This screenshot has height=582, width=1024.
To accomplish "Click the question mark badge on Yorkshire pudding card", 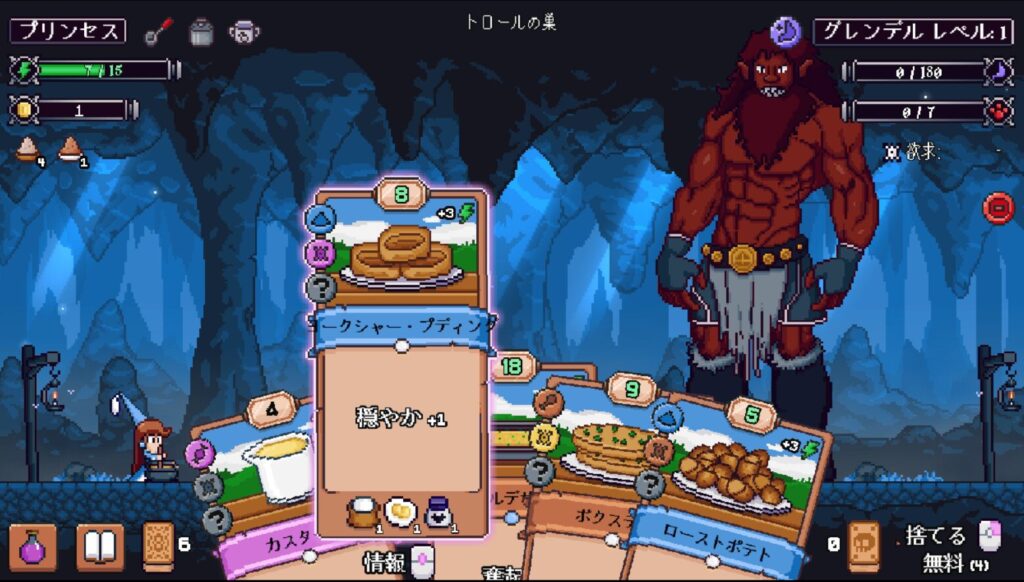I will [319, 287].
